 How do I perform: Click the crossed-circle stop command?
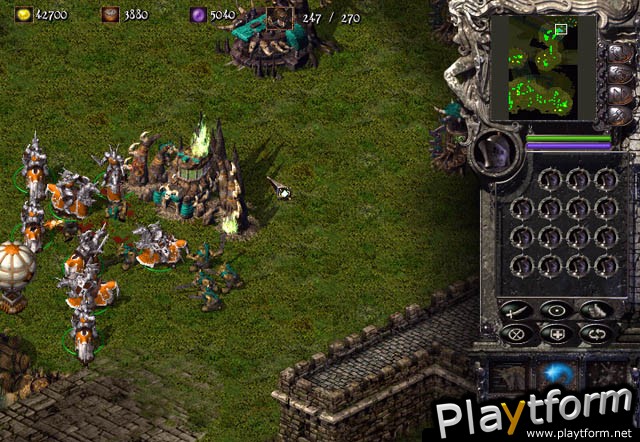click(518, 335)
